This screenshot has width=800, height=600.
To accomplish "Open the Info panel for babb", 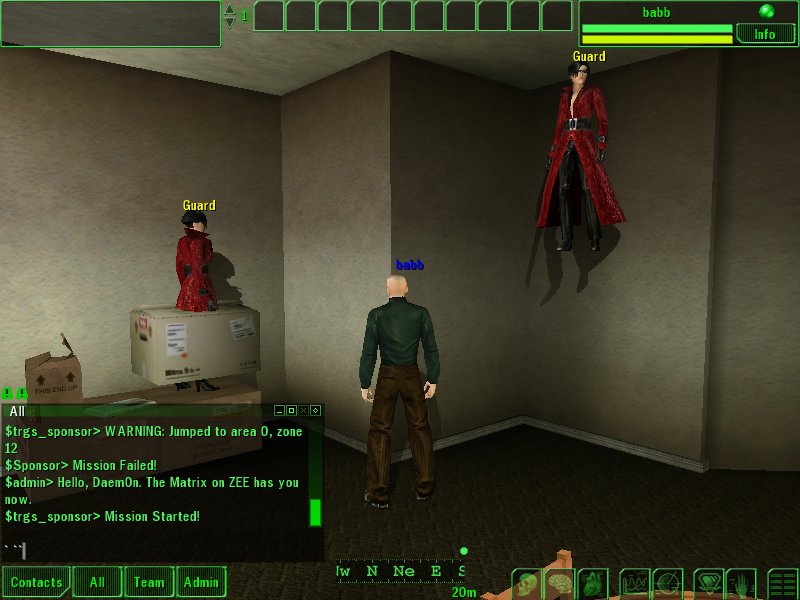I will click(765, 34).
